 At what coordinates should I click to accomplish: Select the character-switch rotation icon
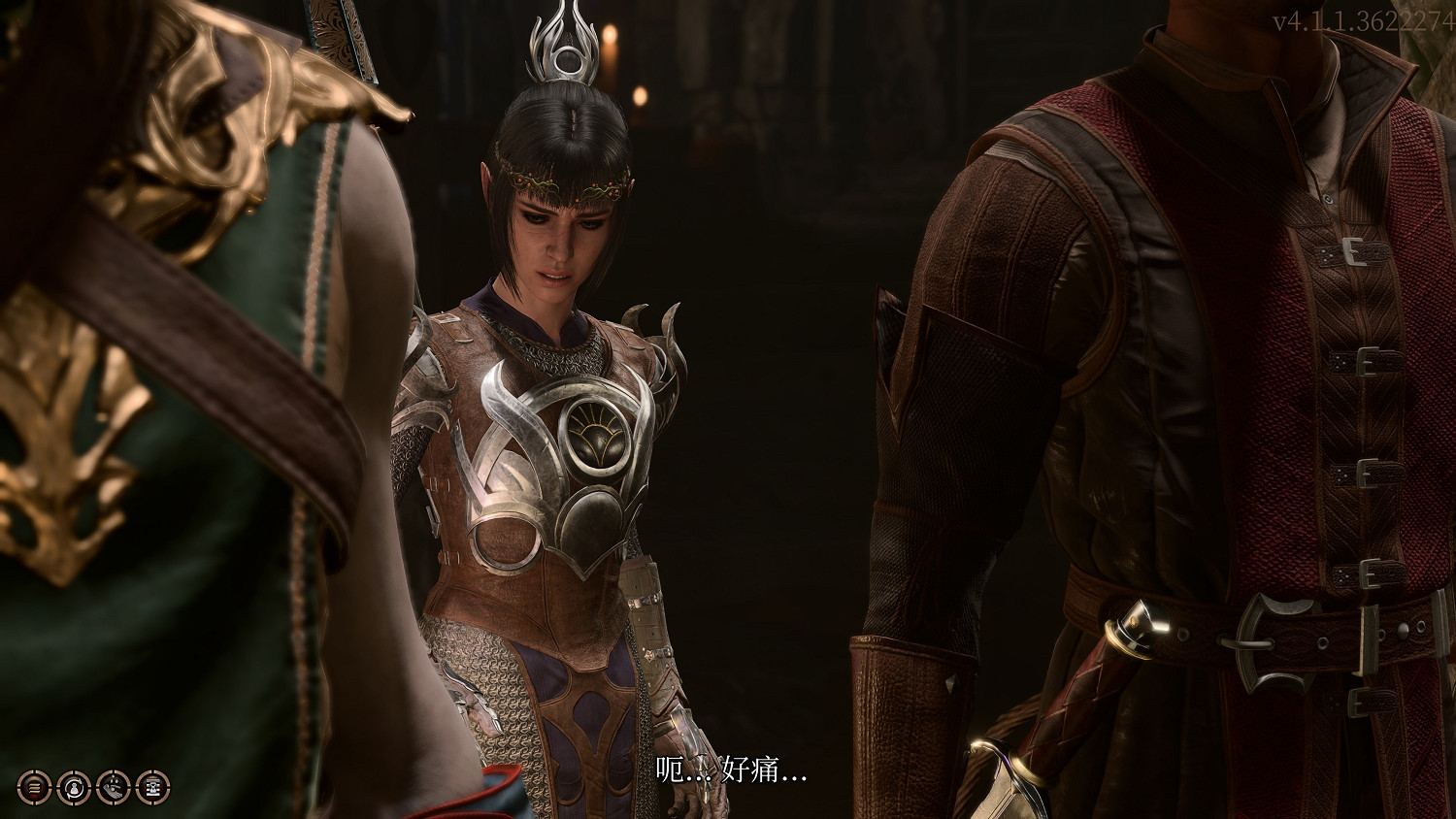74,788
